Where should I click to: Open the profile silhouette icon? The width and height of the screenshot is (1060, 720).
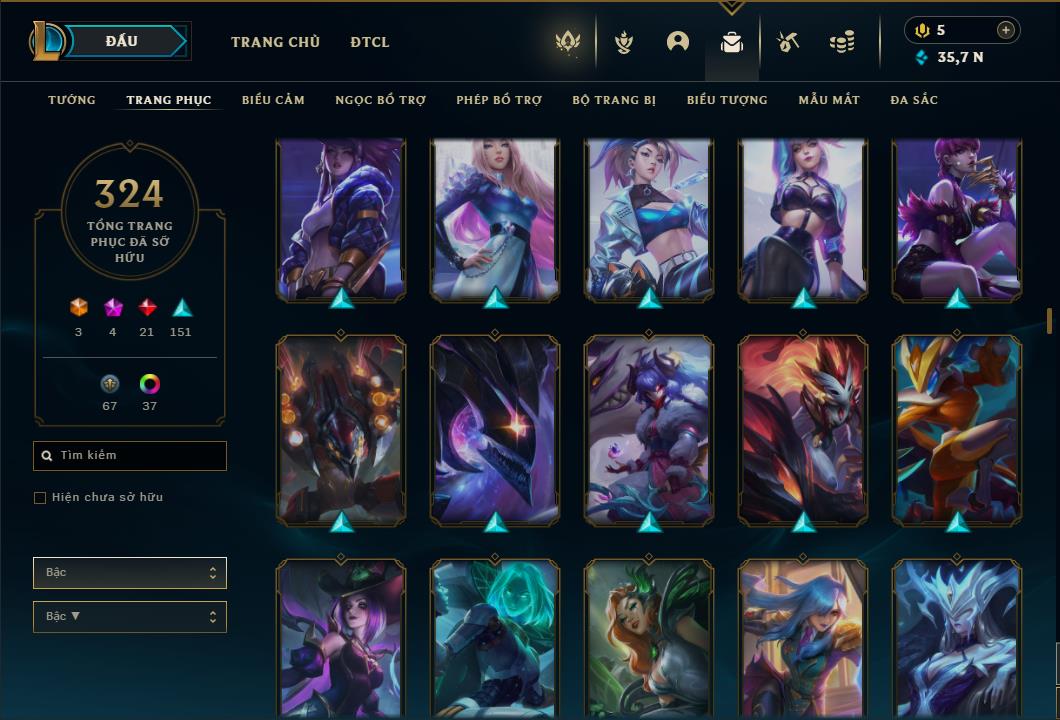coord(678,42)
